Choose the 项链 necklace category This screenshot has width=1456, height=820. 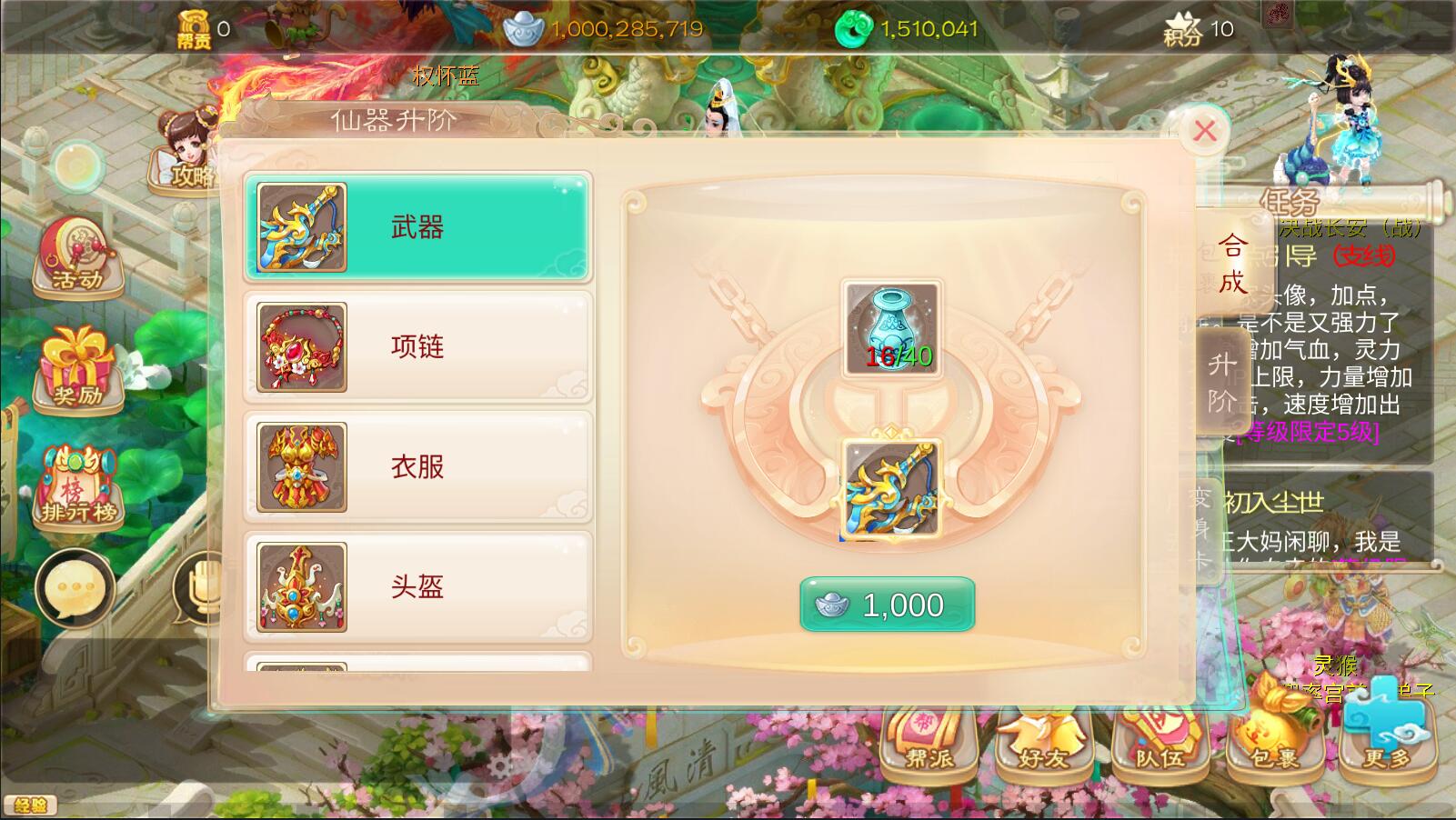[x=417, y=346]
